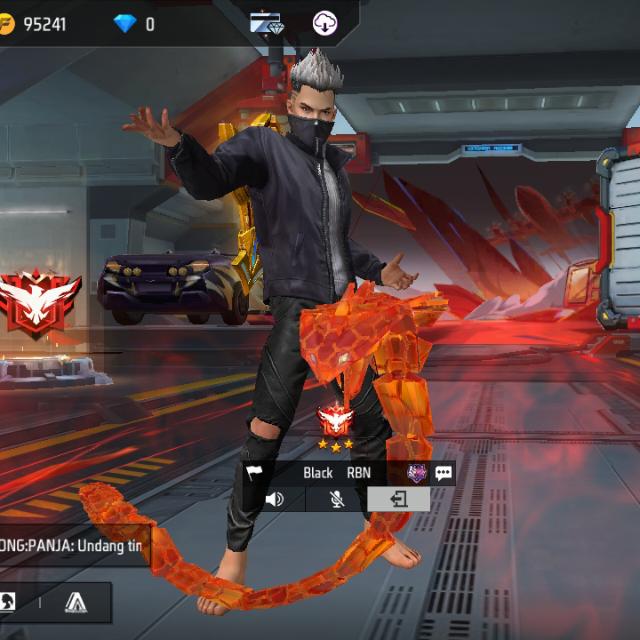Open the speech bubble chat icon
The image size is (640, 640).
click(x=443, y=473)
